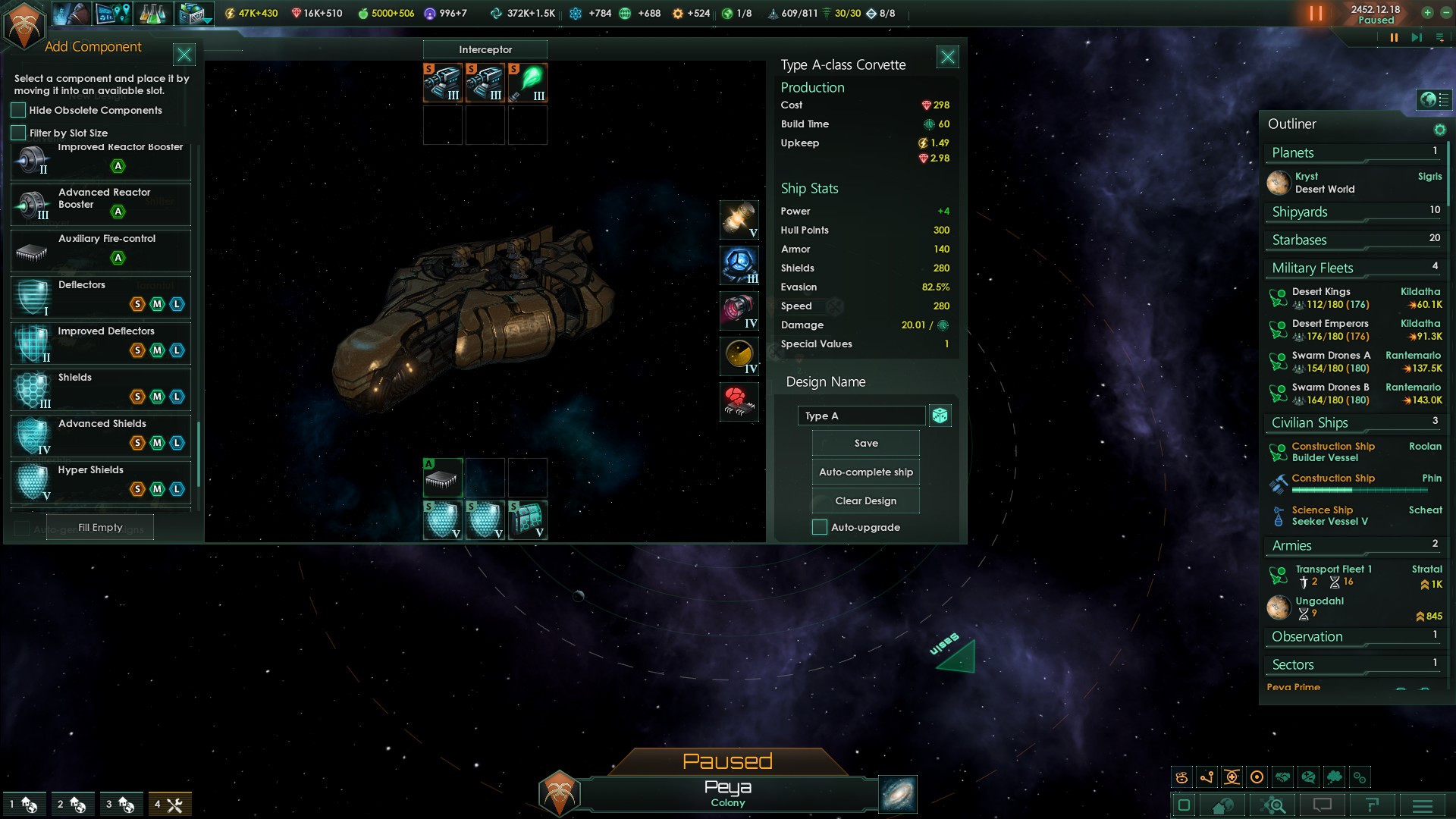Click the Fill Empty button
Image resolution: width=1456 pixels, height=819 pixels.
pyautogui.click(x=100, y=528)
